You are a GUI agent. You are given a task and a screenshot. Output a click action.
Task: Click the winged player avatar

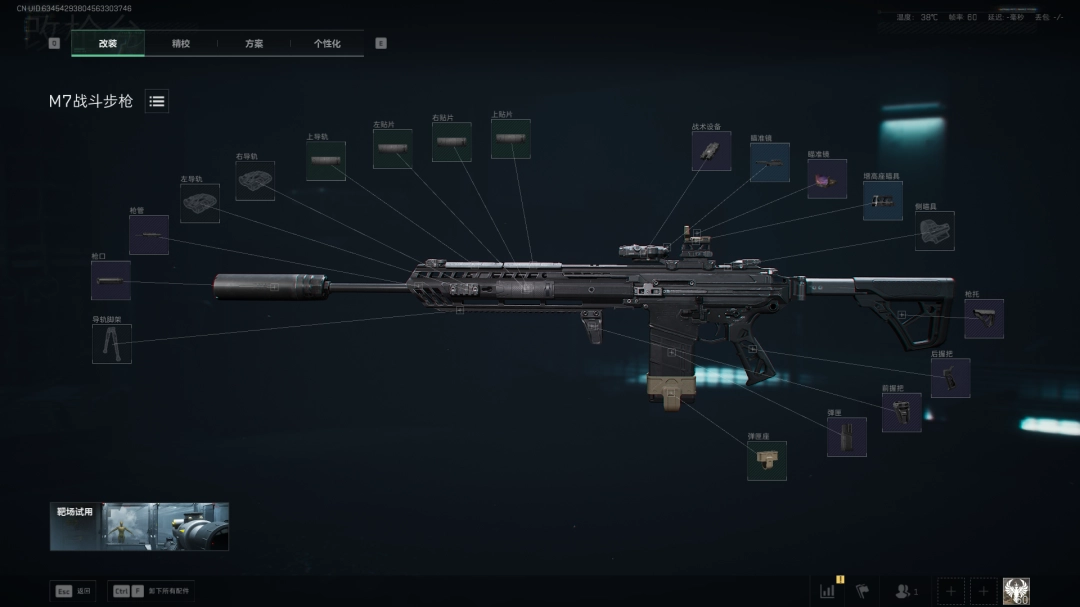1016,591
